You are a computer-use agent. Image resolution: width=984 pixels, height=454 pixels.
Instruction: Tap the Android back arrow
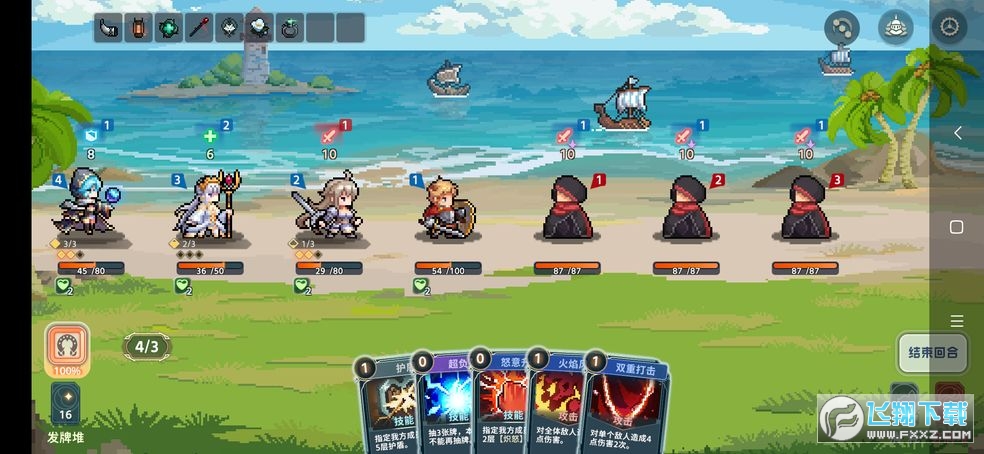(x=957, y=133)
